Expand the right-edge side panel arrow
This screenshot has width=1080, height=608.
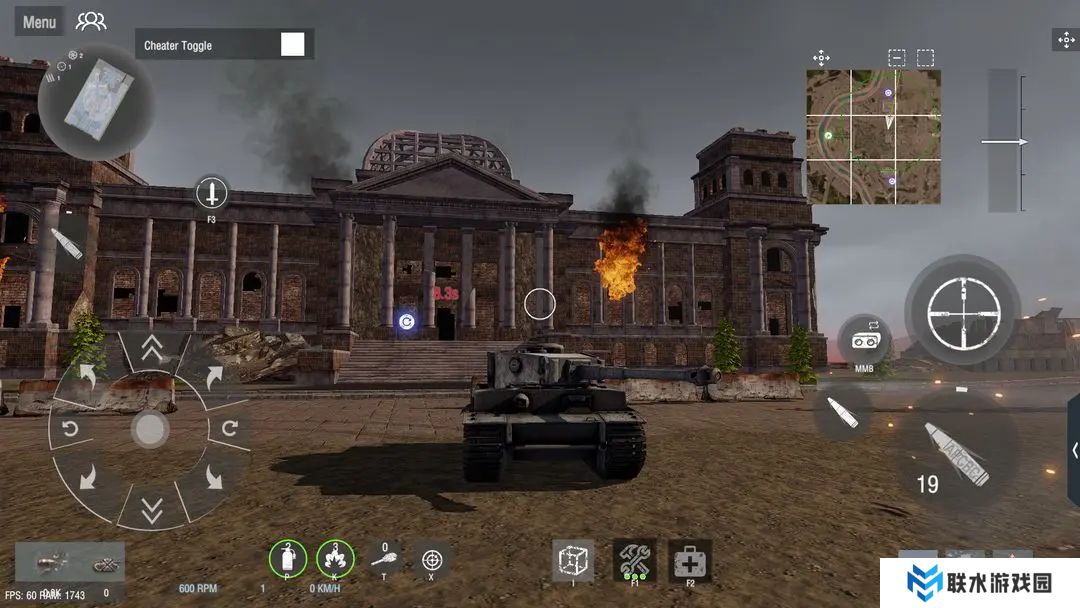1074,450
